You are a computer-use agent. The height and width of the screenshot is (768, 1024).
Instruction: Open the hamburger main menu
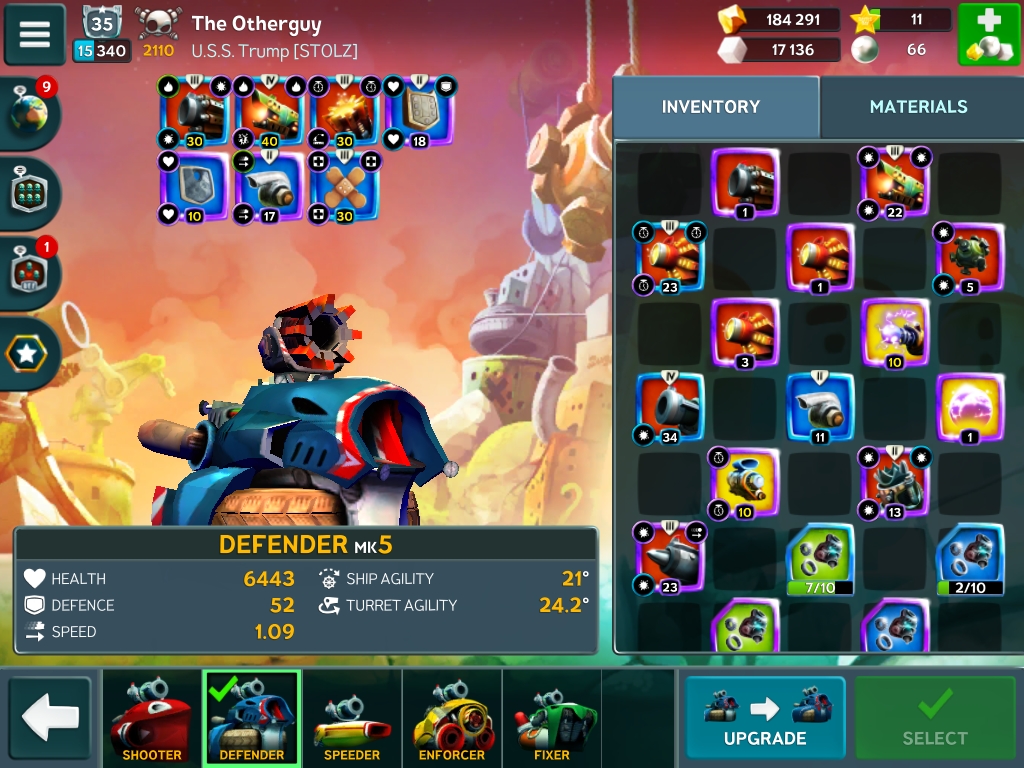[x=35, y=34]
